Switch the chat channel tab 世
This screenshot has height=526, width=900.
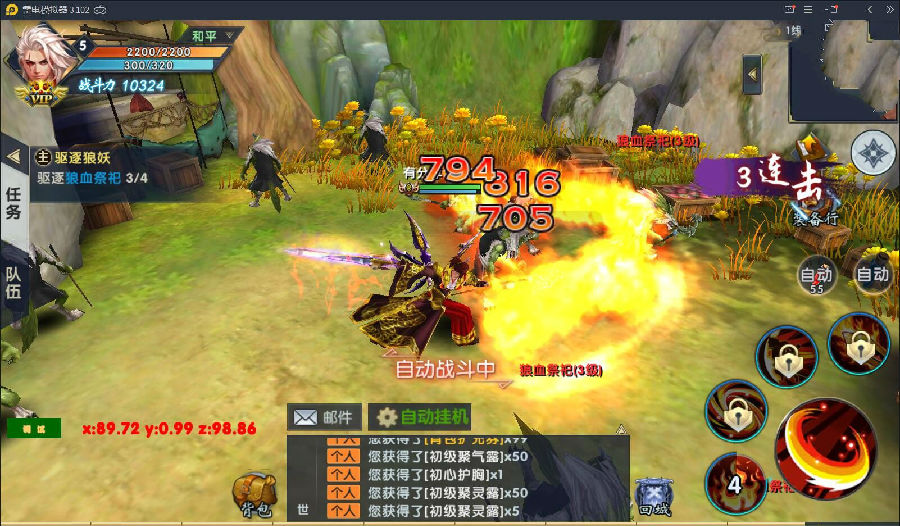click(302, 509)
